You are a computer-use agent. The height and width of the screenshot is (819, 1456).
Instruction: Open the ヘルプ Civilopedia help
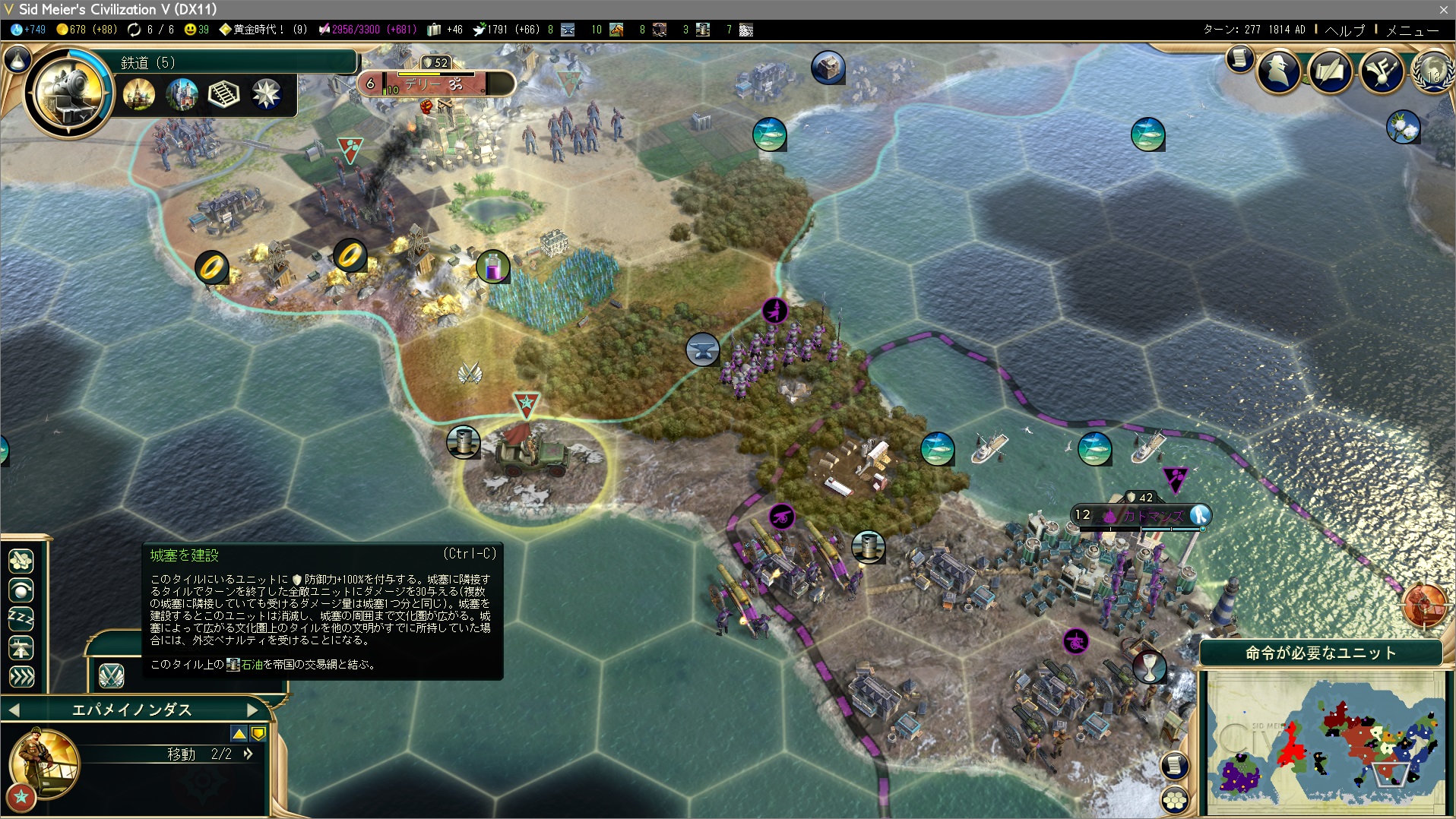pyautogui.click(x=1344, y=30)
